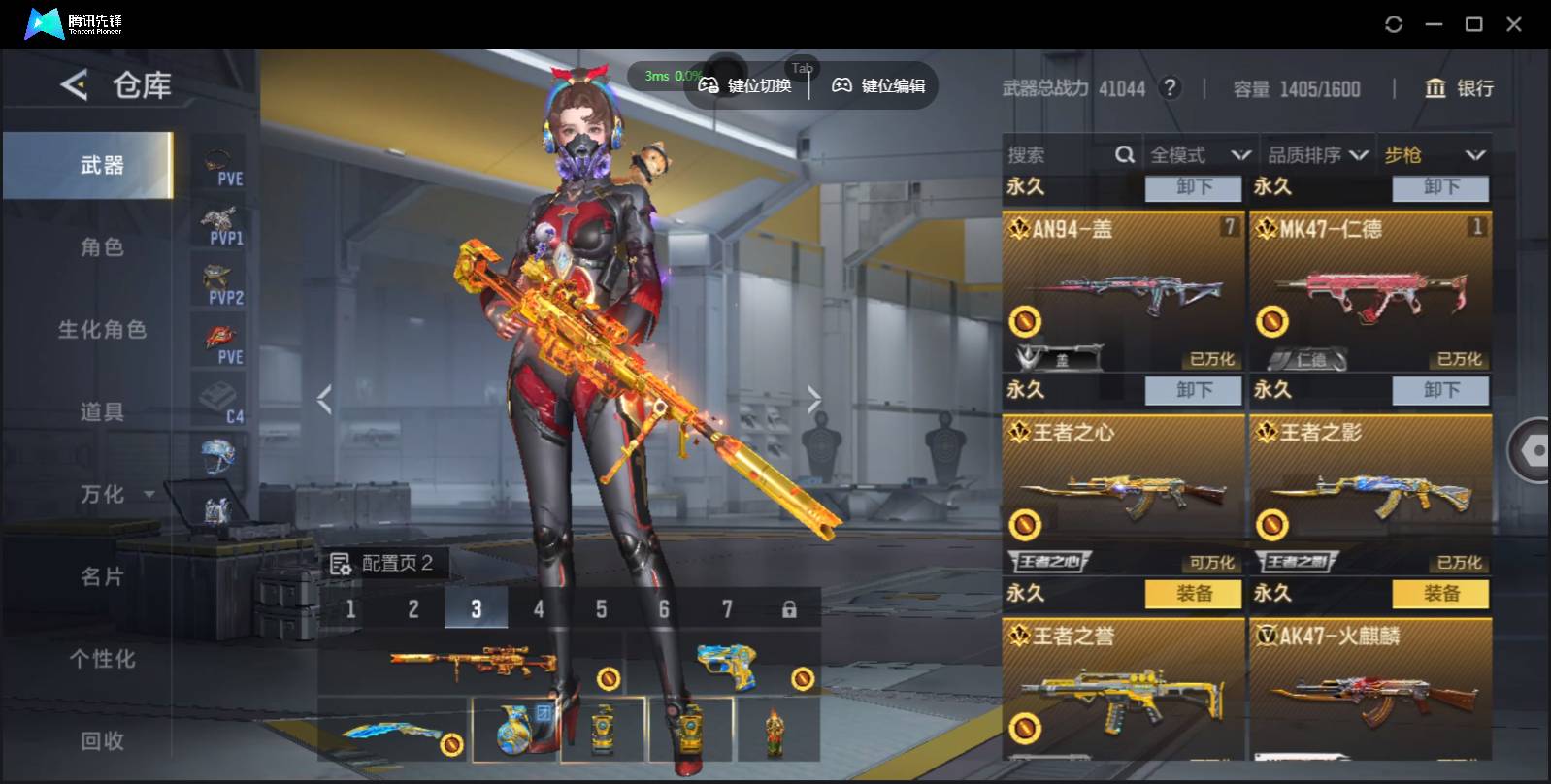
Task: Maximize the Tencent Pioneer window
Action: coord(1473,24)
